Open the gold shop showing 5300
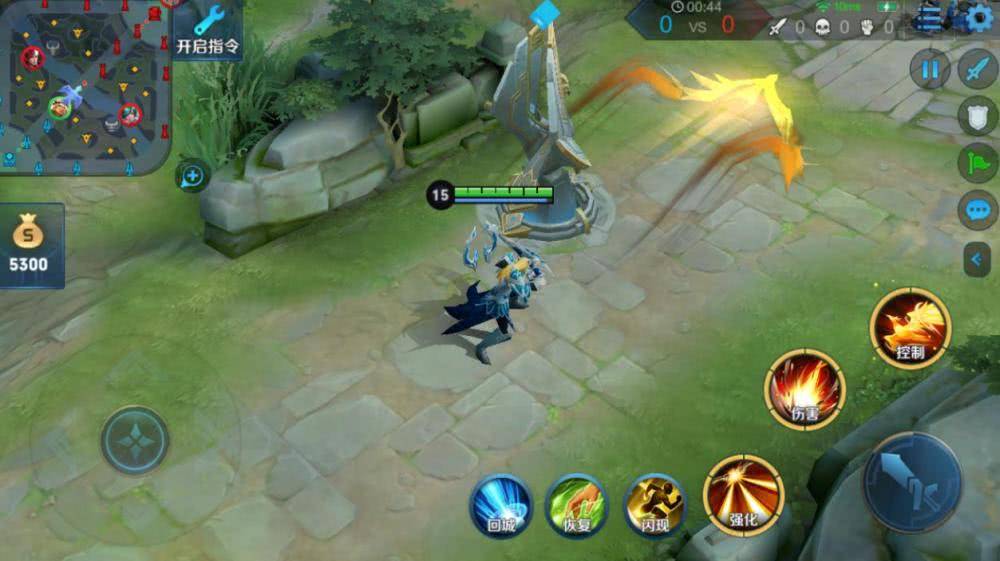 click(30, 245)
